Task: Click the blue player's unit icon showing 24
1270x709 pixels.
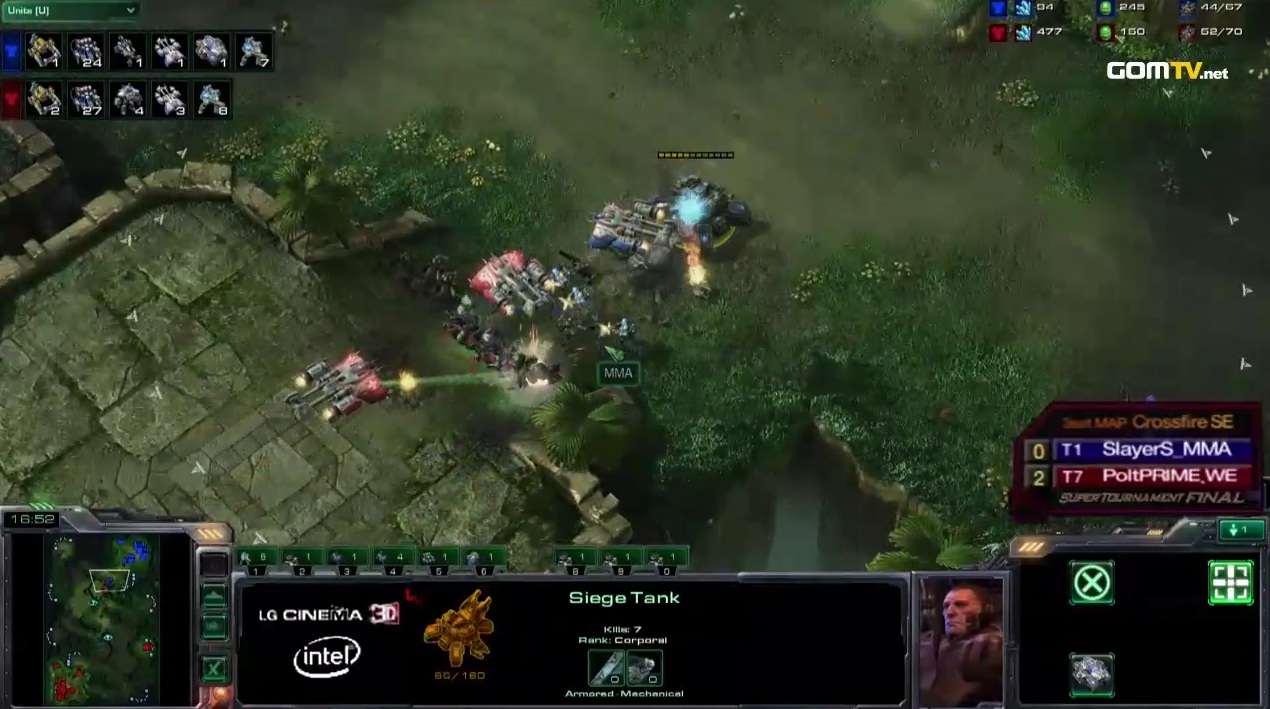Action: 86,50
